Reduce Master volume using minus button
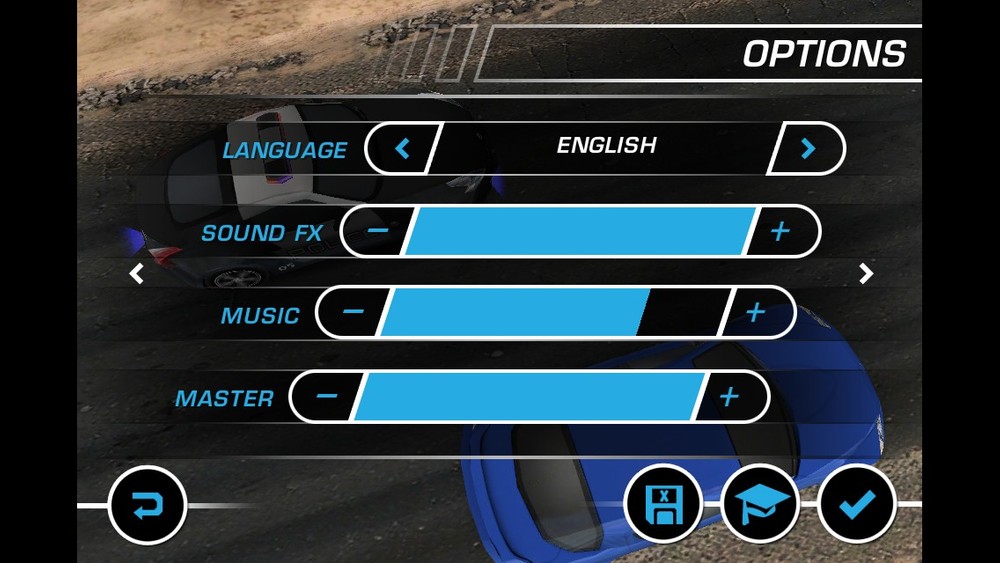This screenshot has height=563, width=1000. click(x=327, y=396)
